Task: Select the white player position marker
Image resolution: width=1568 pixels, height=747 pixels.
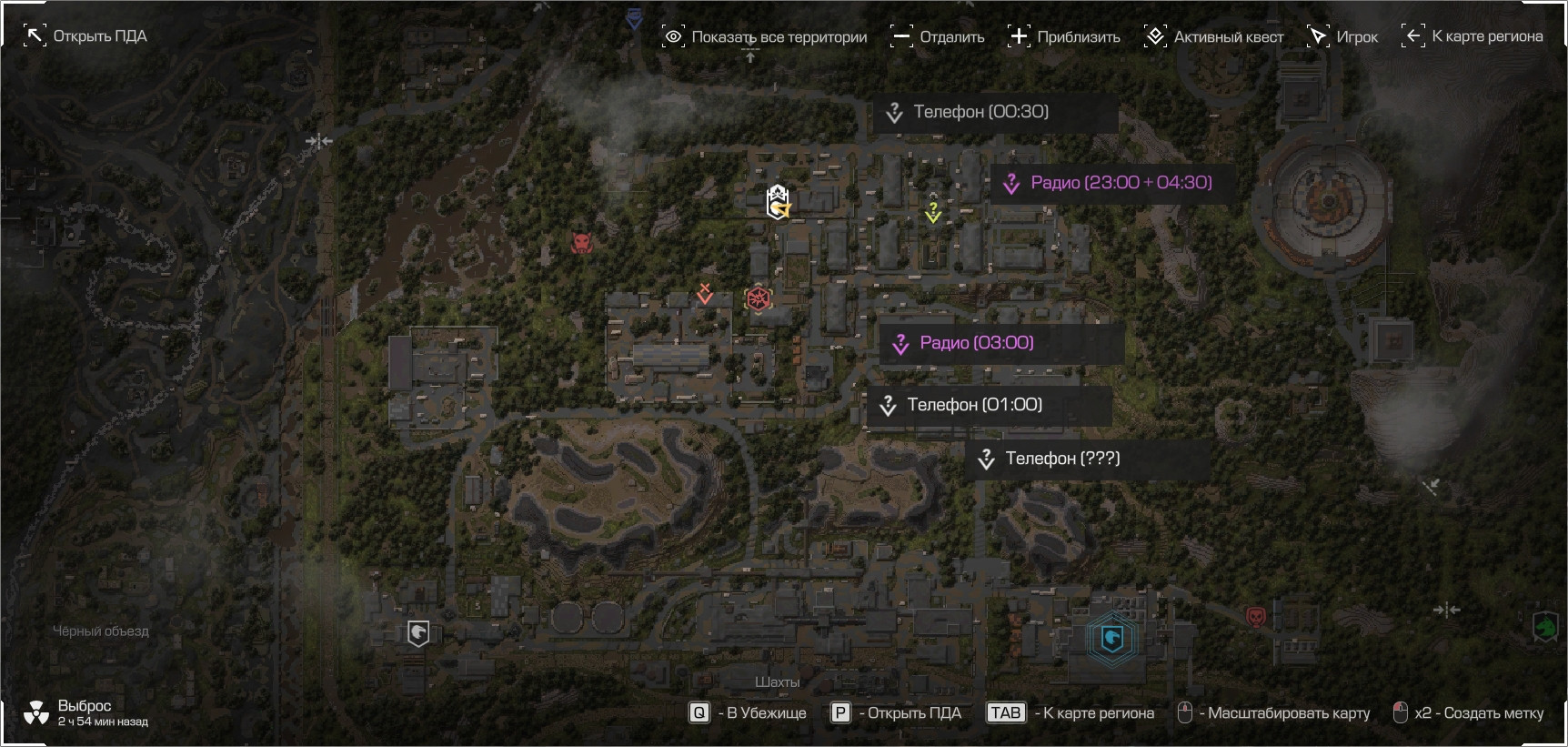Action: 778,202
